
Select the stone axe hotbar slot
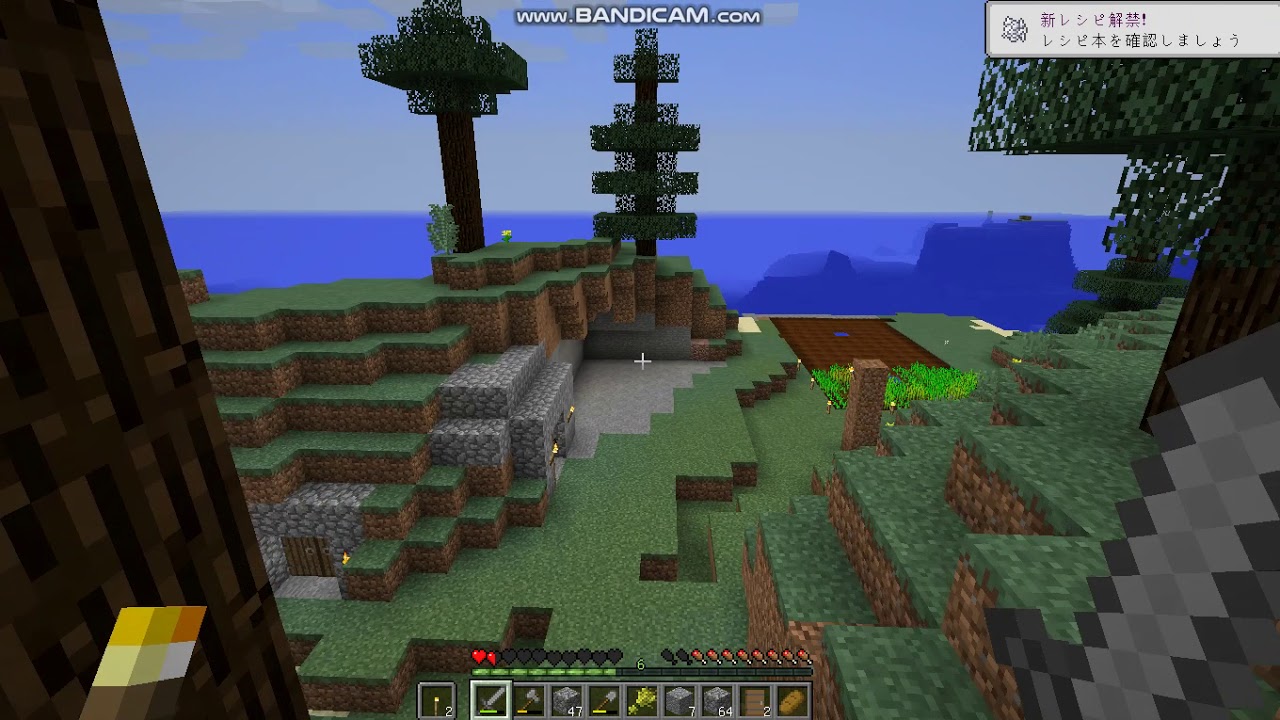point(529,700)
